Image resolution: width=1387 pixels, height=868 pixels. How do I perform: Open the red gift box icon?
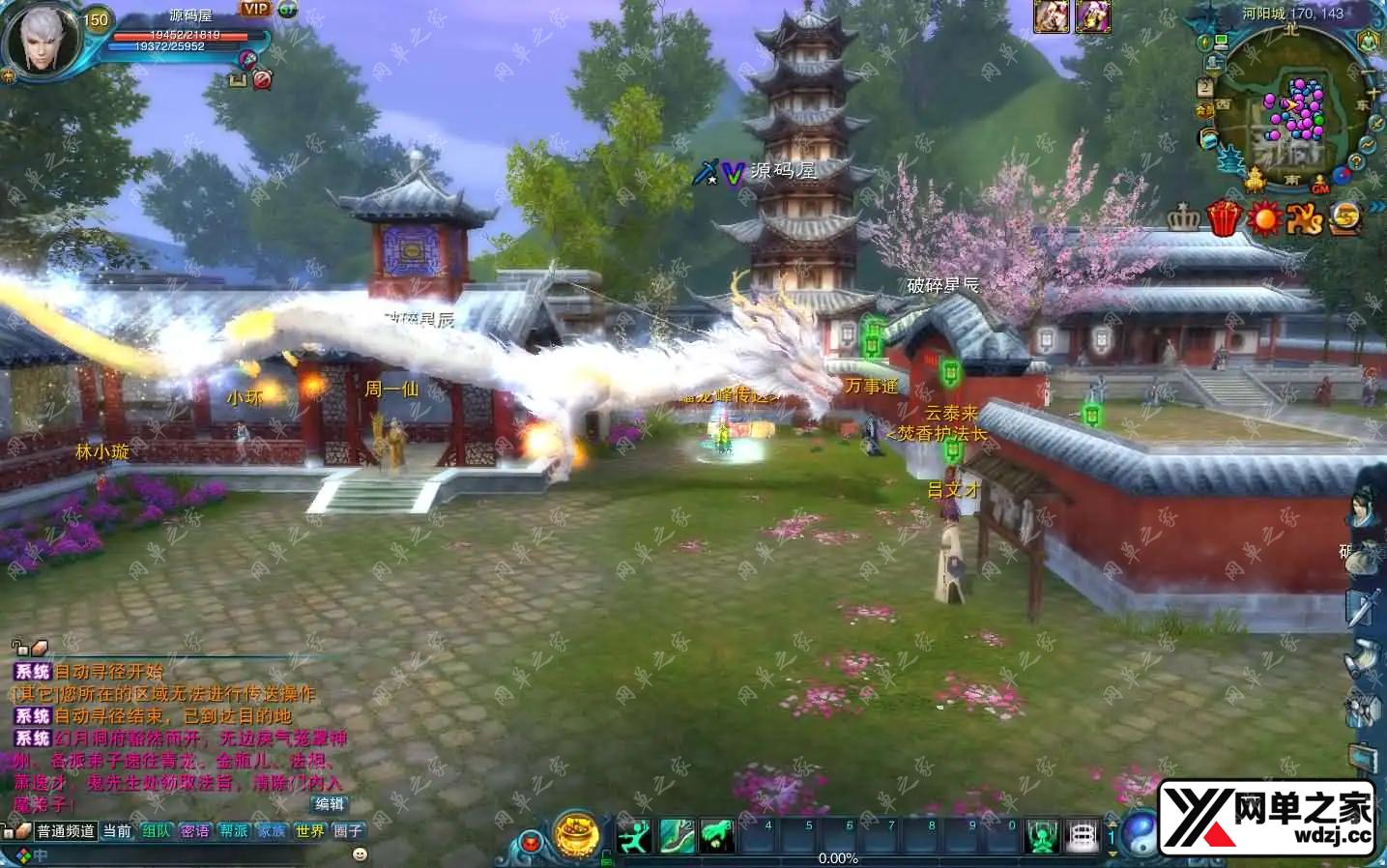click(x=1224, y=218)
